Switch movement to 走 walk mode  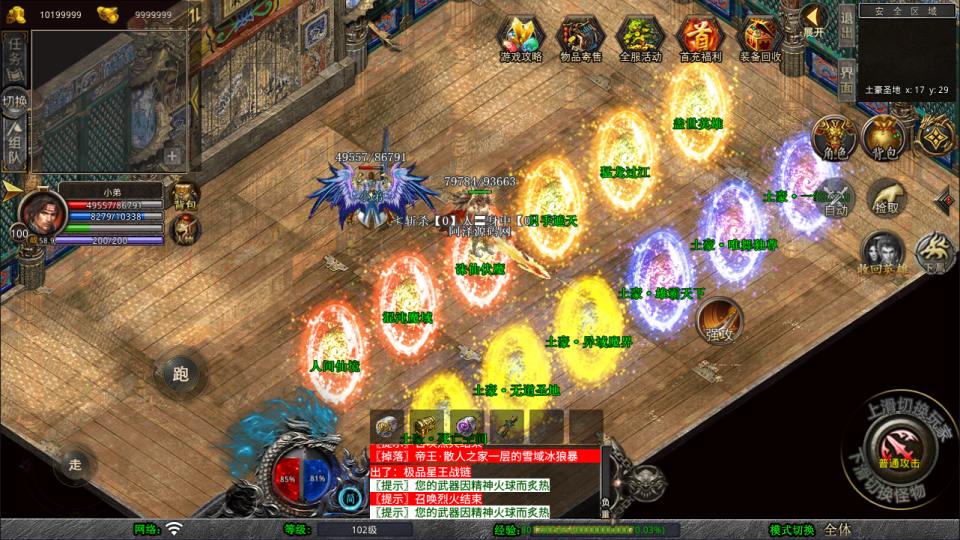pyautogui.click(x=74, y=463)
